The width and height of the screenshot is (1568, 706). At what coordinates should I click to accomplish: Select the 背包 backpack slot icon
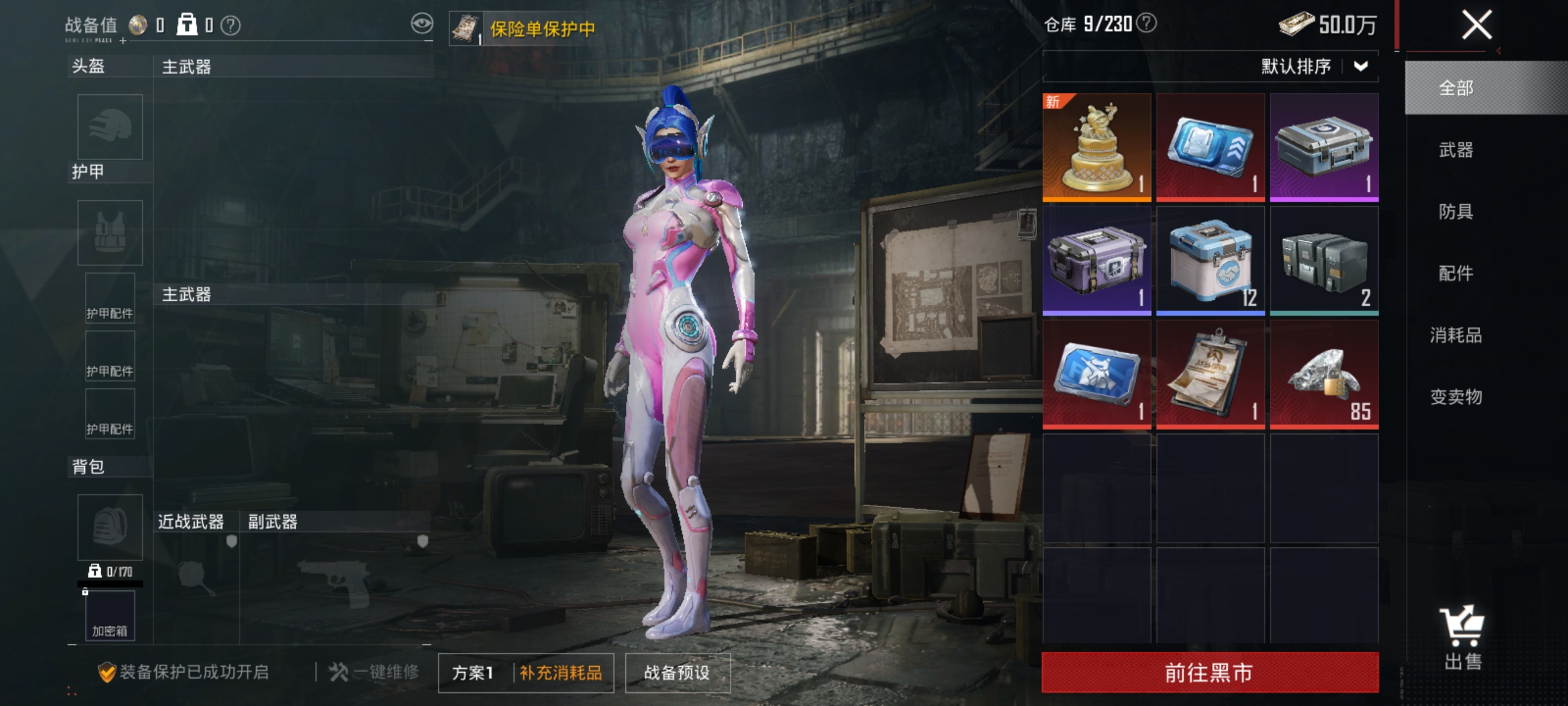point(109,526)
